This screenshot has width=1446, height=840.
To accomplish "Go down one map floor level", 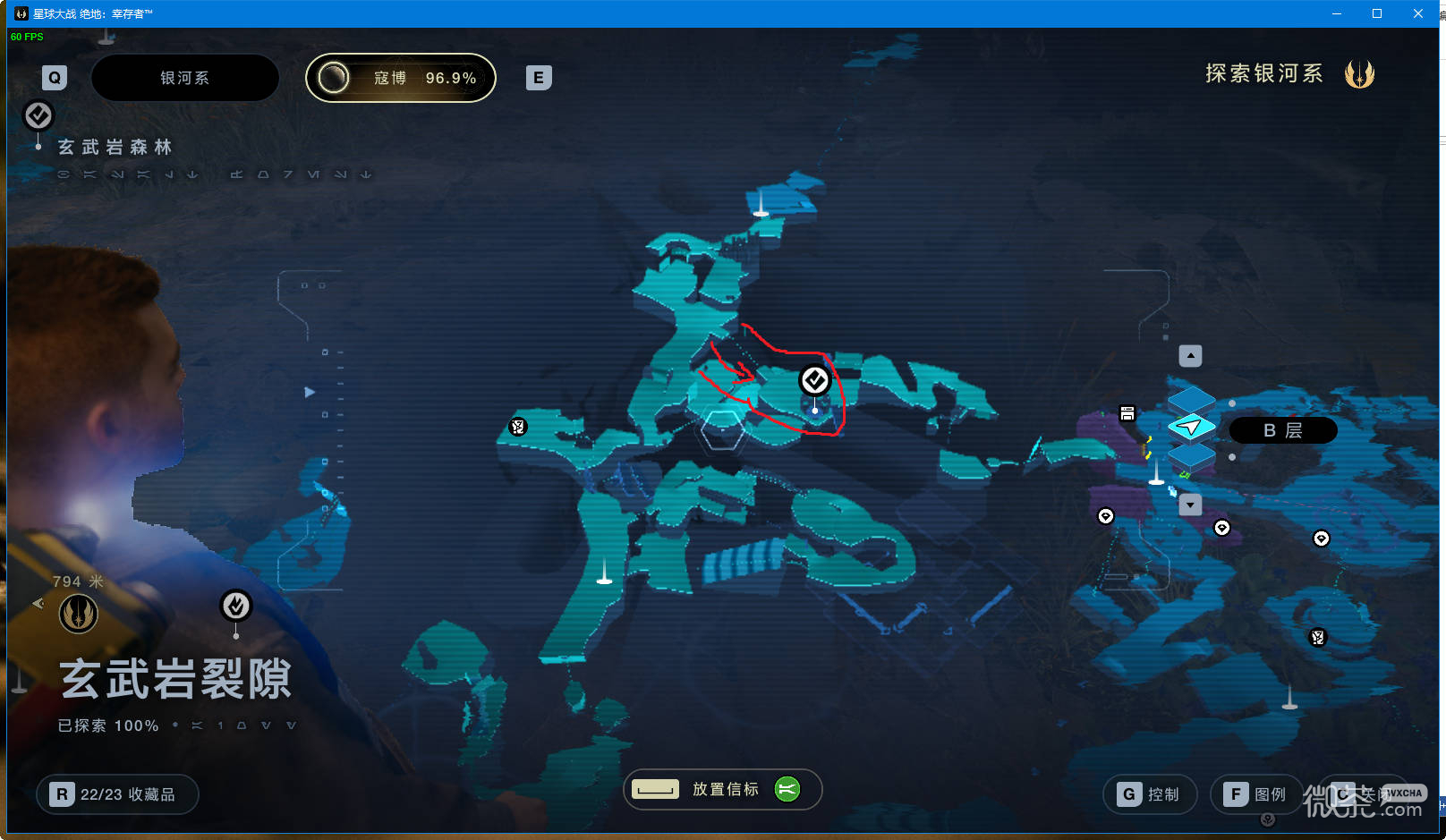I will click(x=1190, y=505).
